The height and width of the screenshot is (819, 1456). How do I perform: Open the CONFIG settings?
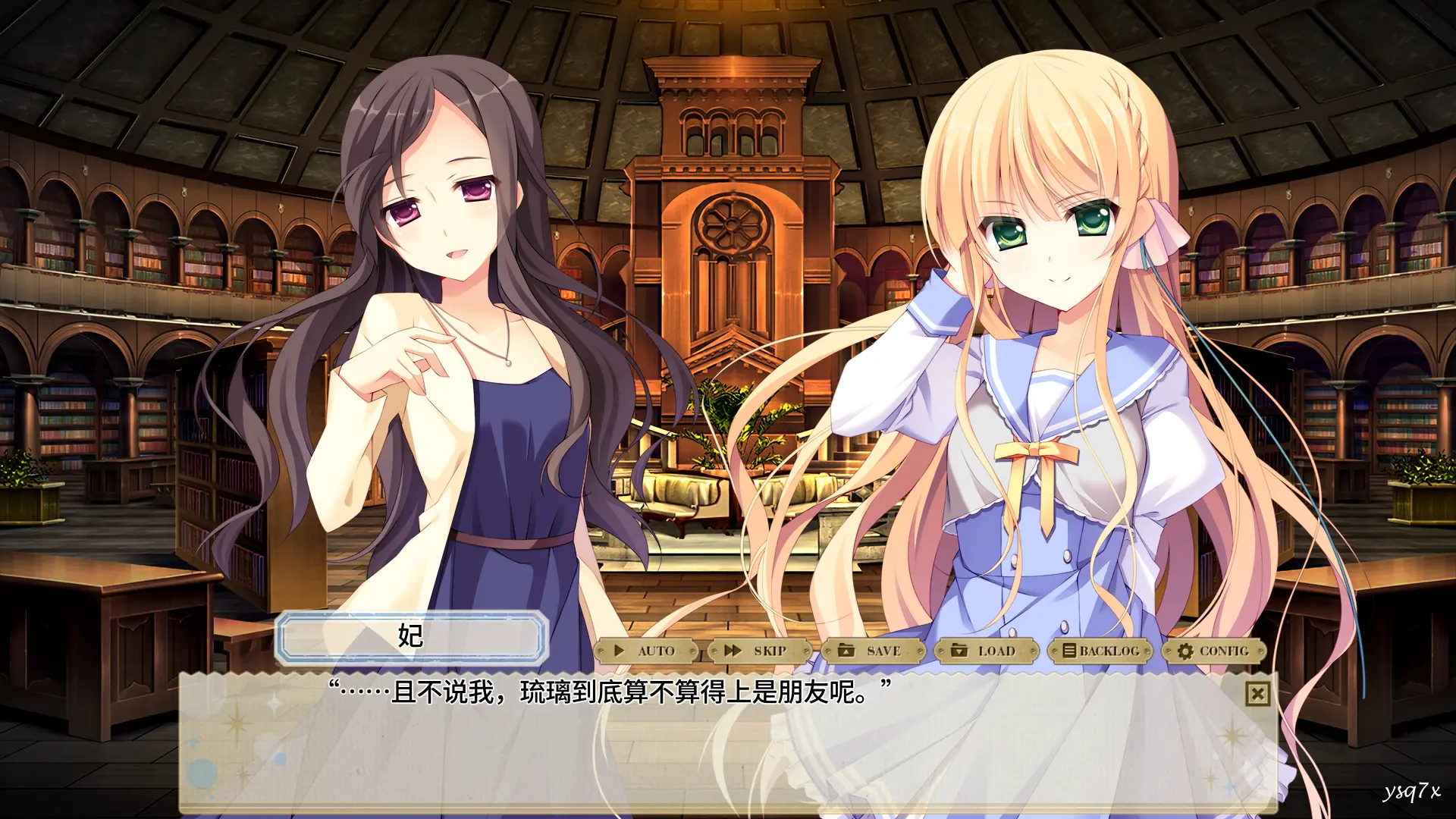click(1213, 651)
